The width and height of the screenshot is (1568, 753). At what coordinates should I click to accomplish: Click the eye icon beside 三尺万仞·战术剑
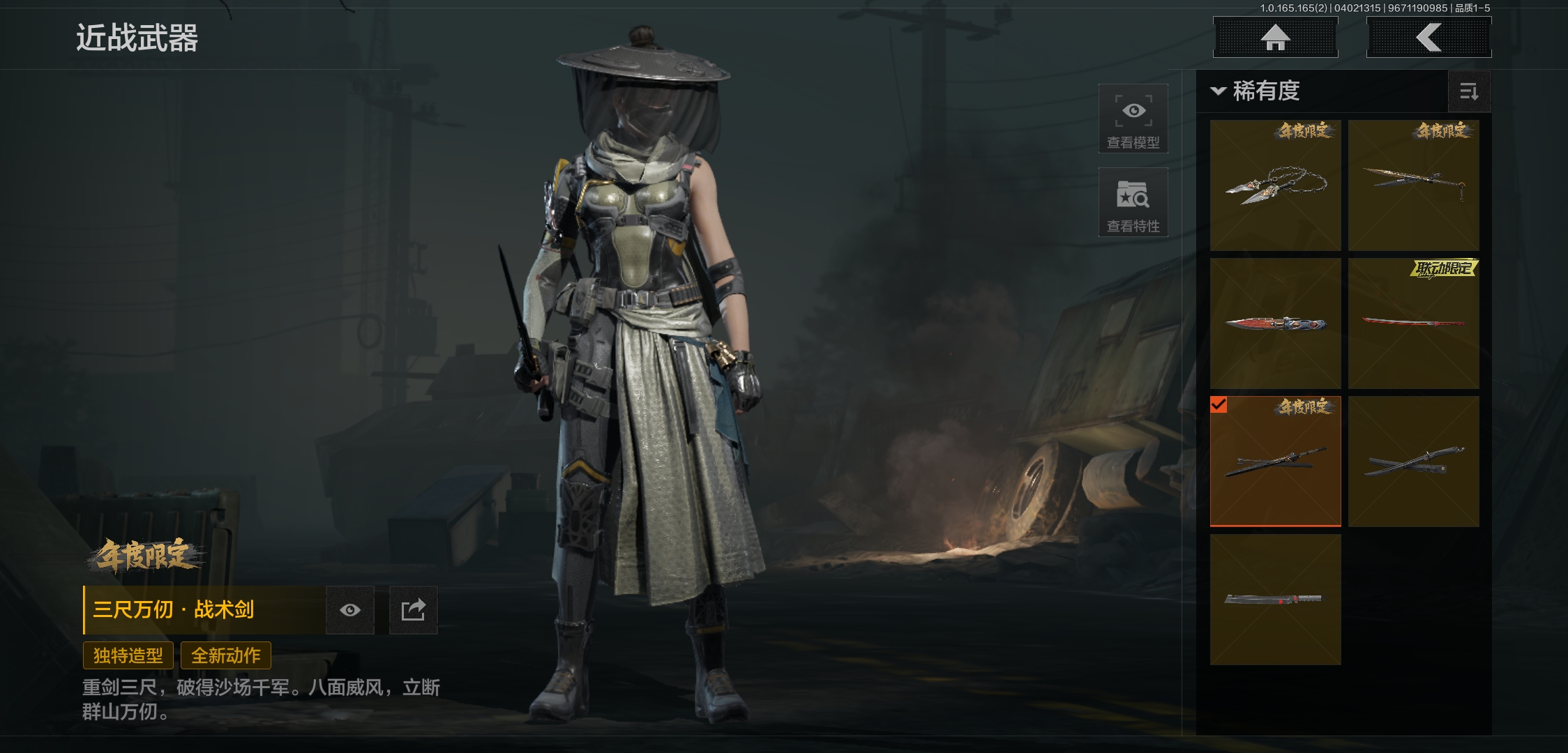click(350, 610)
